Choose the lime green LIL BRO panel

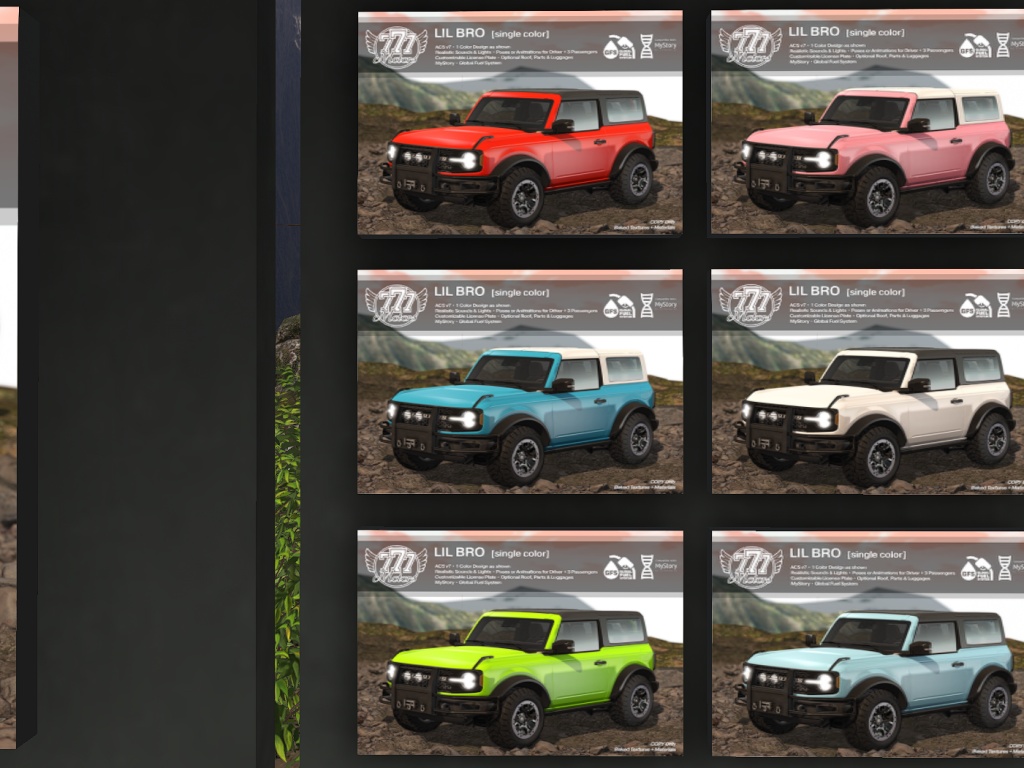(x=520, y=642)
